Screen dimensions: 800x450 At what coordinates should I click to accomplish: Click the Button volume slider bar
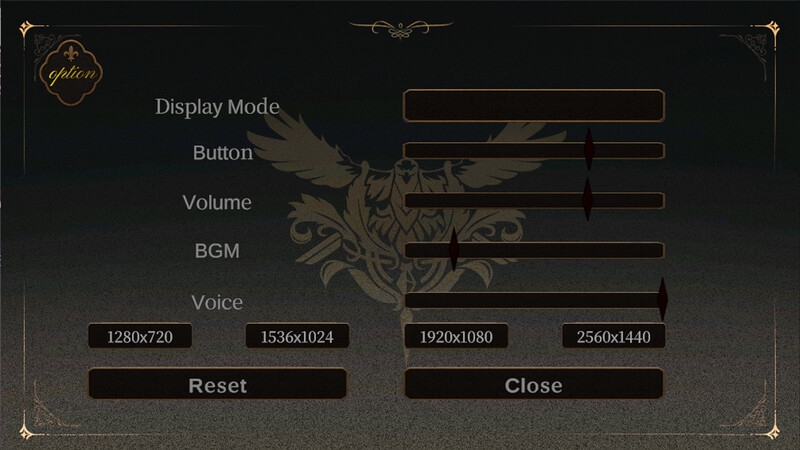coord(534,151)
